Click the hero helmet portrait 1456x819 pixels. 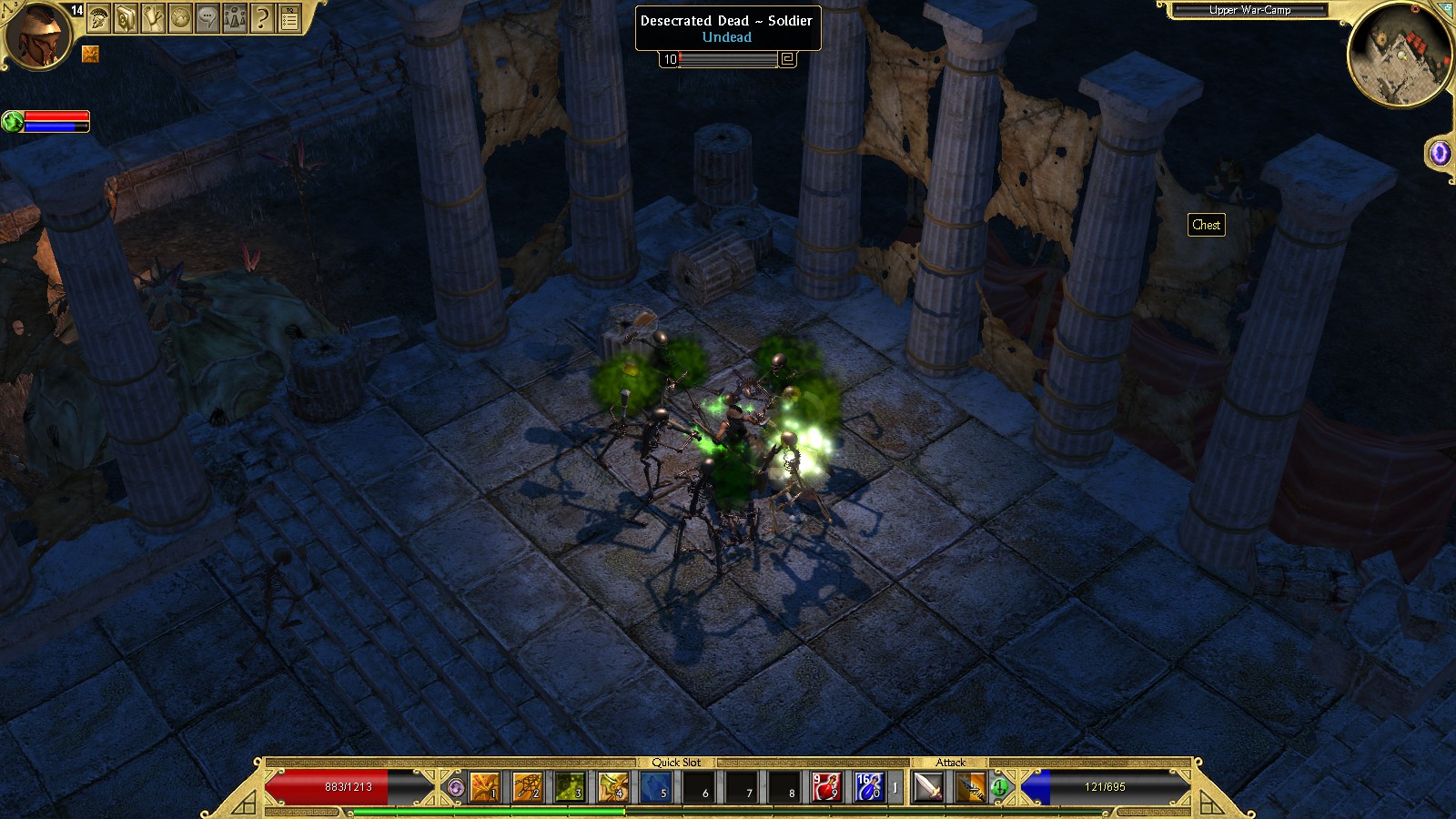(x=38, y=36)
